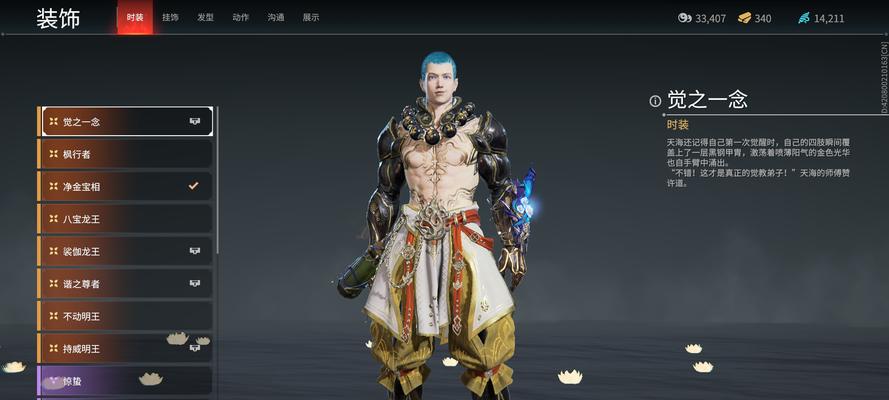Image resolution: width=889 pixels, height=400 pixels.
Task: Pick the 不动明王 outfit
Action: pos(125,316)
